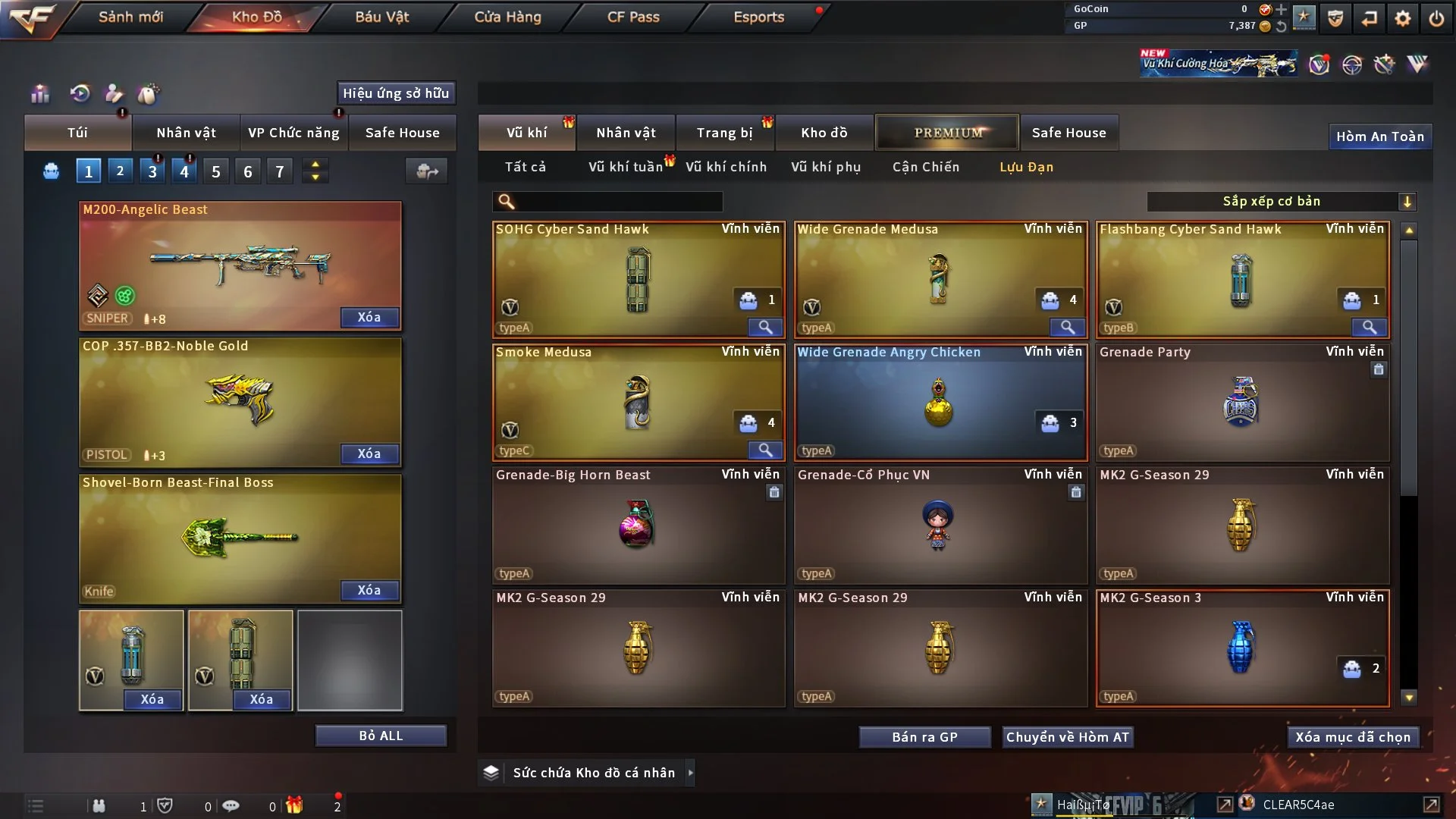Image resolution: width=1456 pixels, height=819 pixels.
Task: Open the Sắp xếp cơ bản sort dropdown
Action: [x=1281, y=201]
